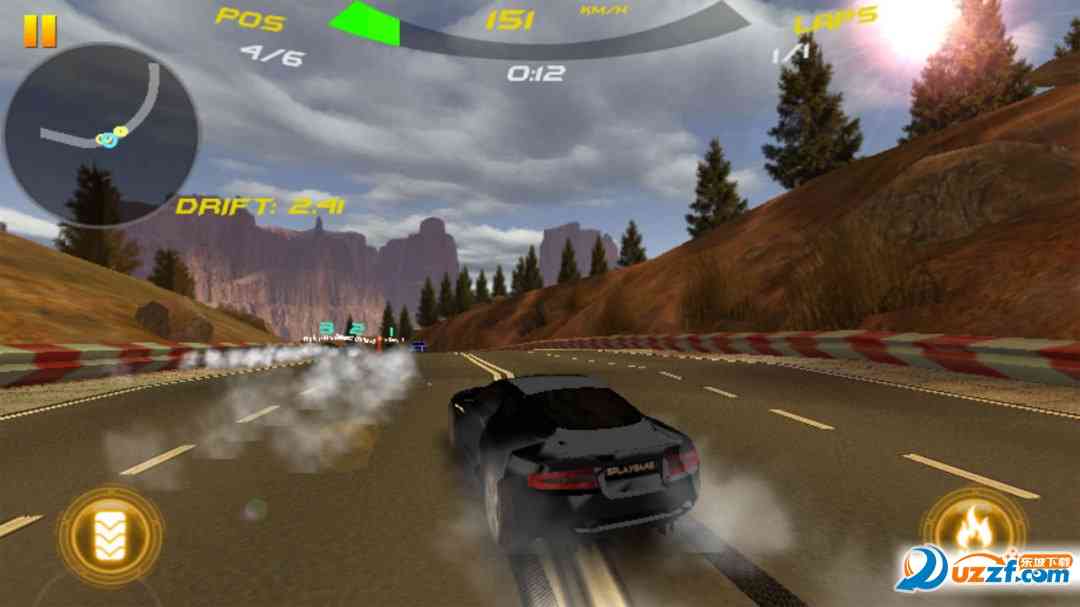Click the circular track minimap
Viewport: 1080px width, 607px height.
coord(100,133)
